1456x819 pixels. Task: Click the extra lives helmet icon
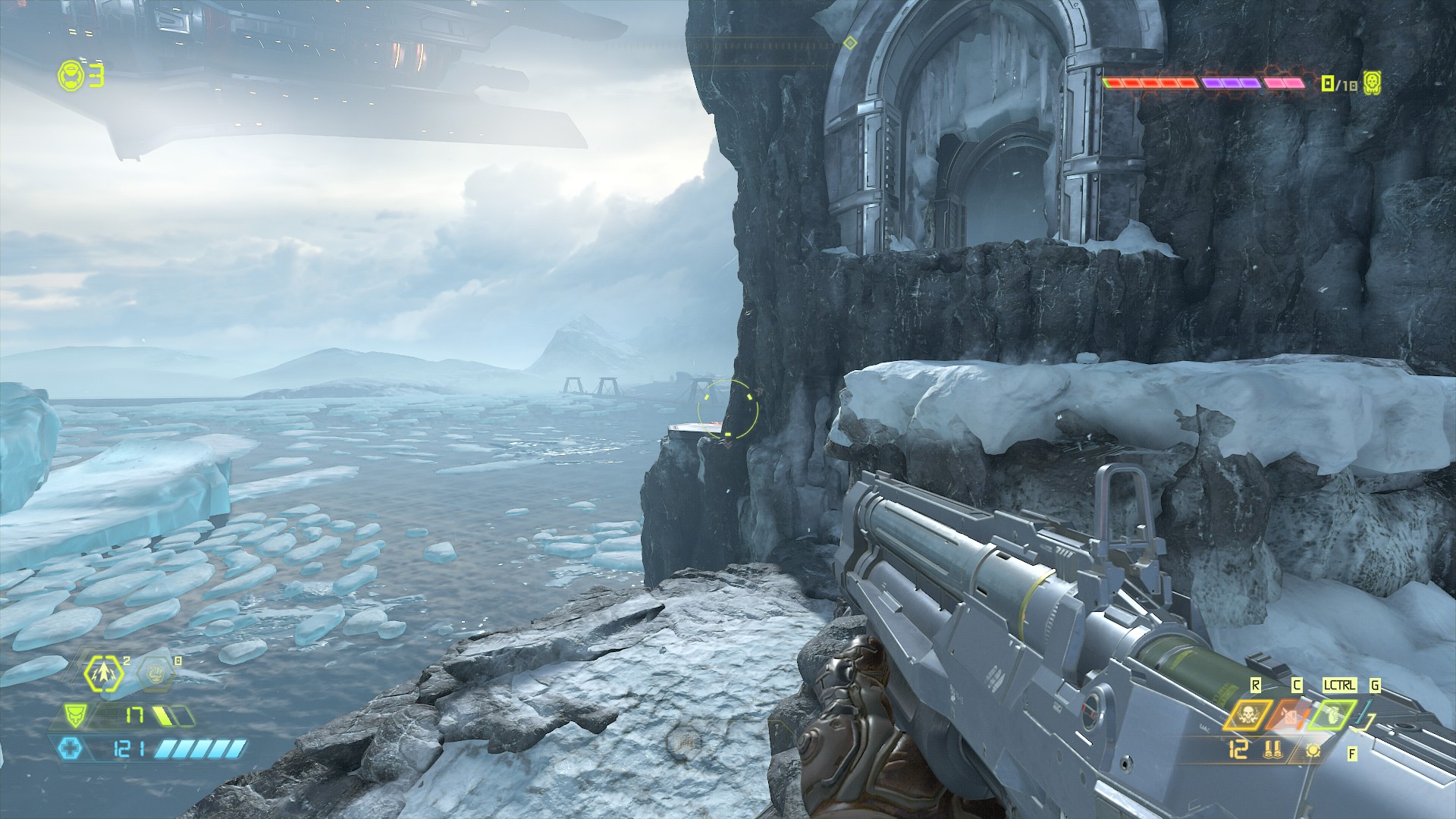coord(70,75)
